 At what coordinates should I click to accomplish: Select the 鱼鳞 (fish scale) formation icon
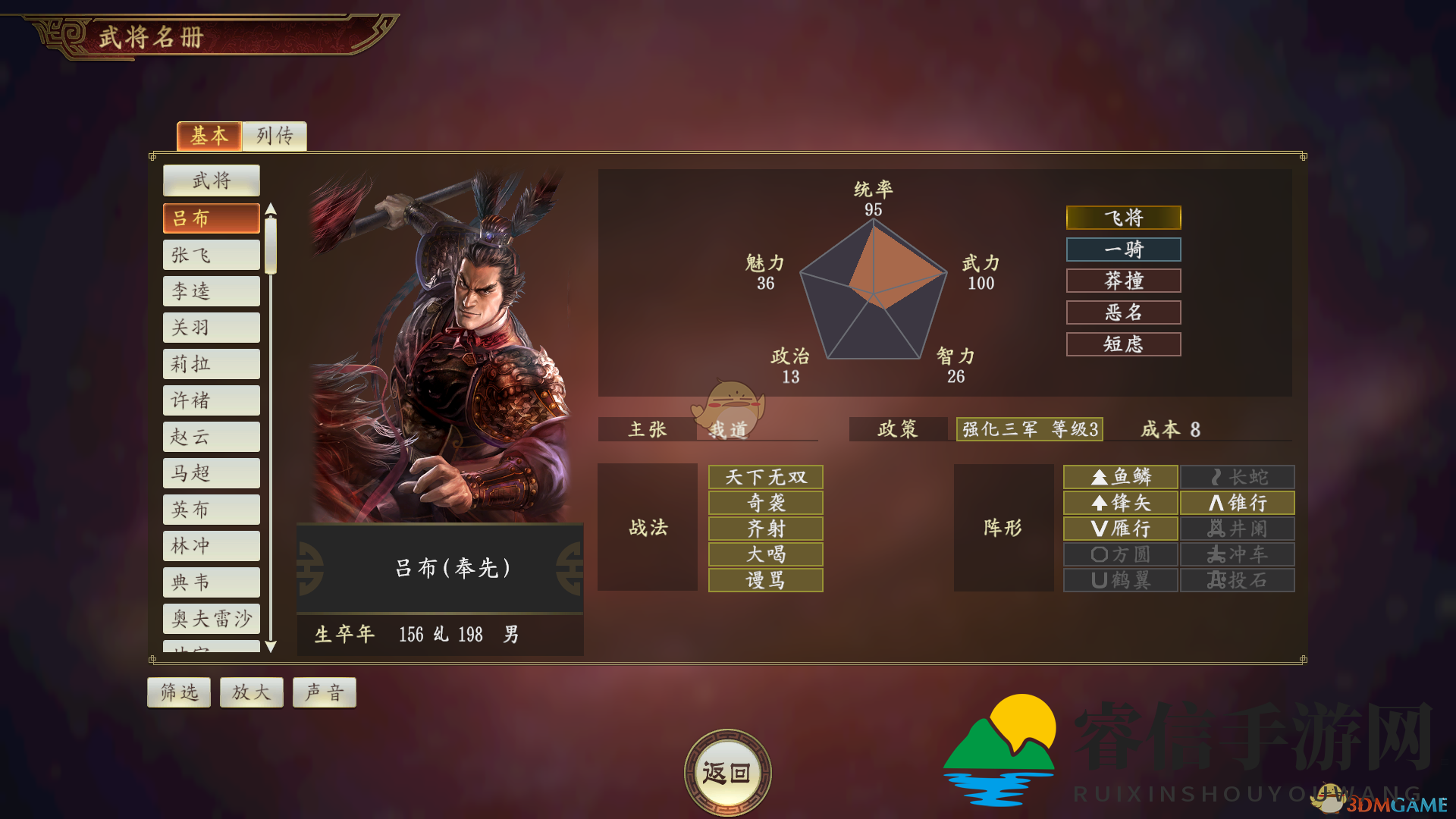pos(1120,476)
